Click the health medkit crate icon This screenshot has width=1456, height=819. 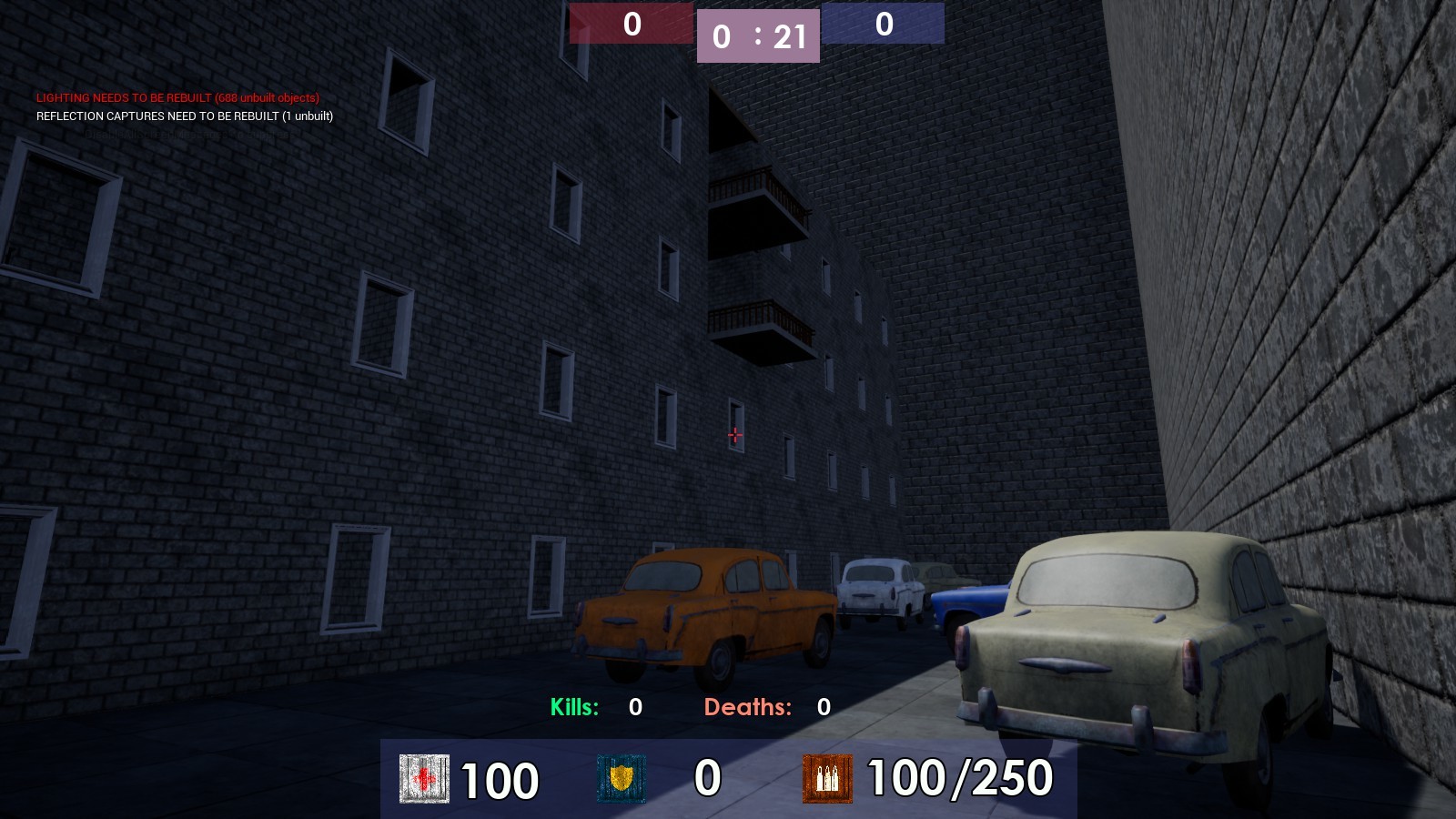pyautogui.click(x=424, y=780)
